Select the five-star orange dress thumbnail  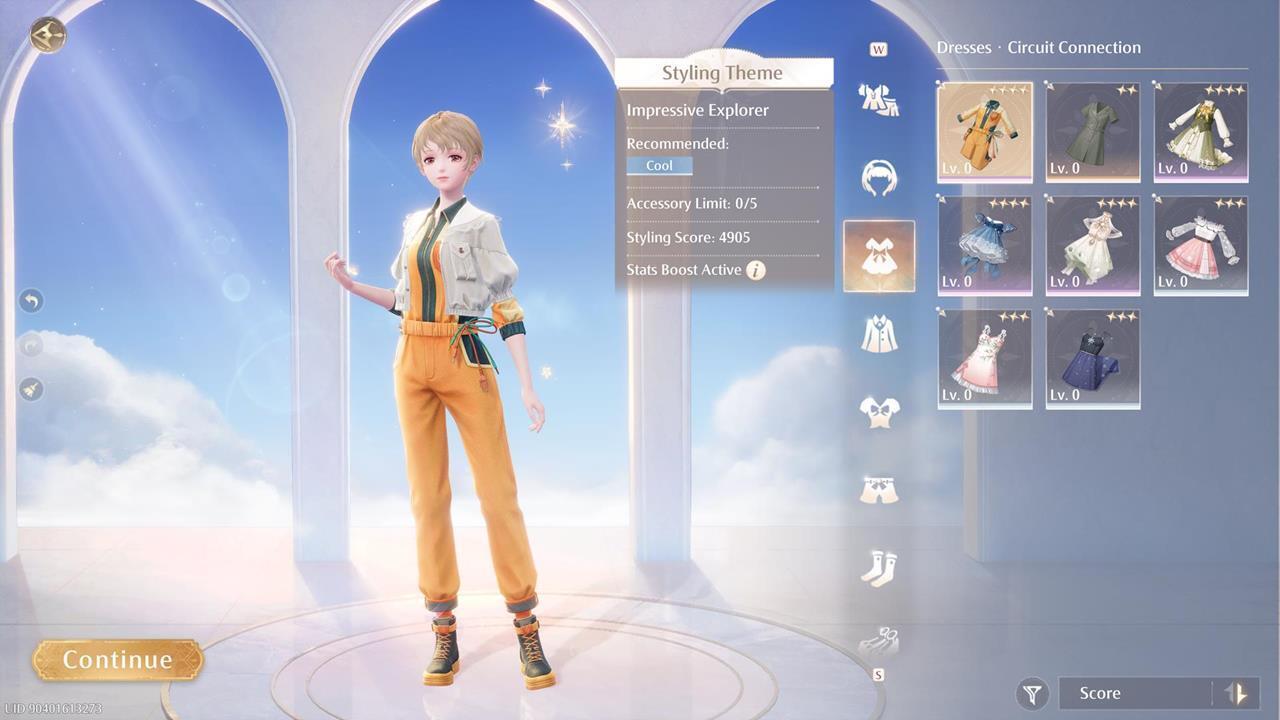point(983,131)
